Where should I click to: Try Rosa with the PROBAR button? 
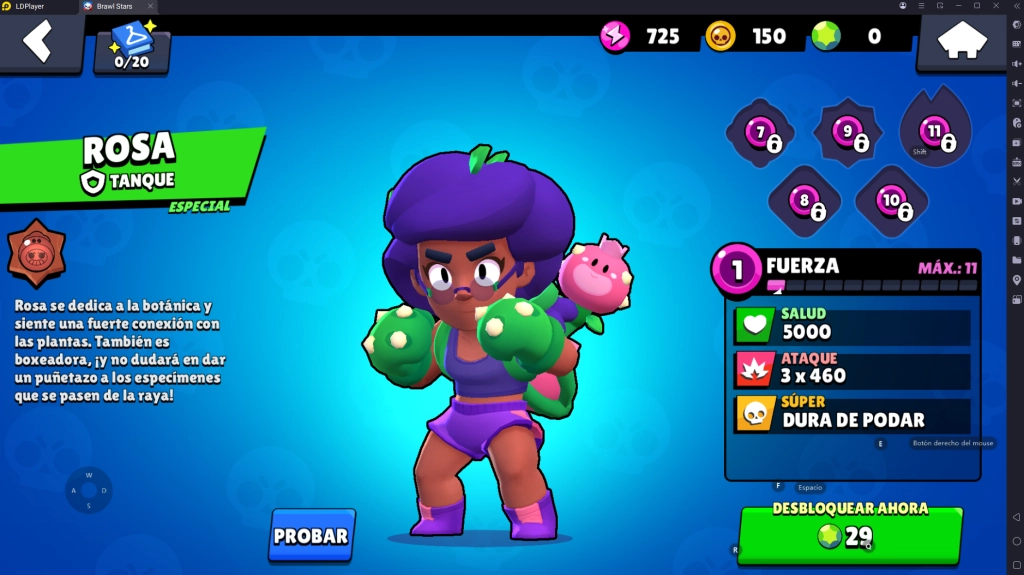[x=311, y=535]
